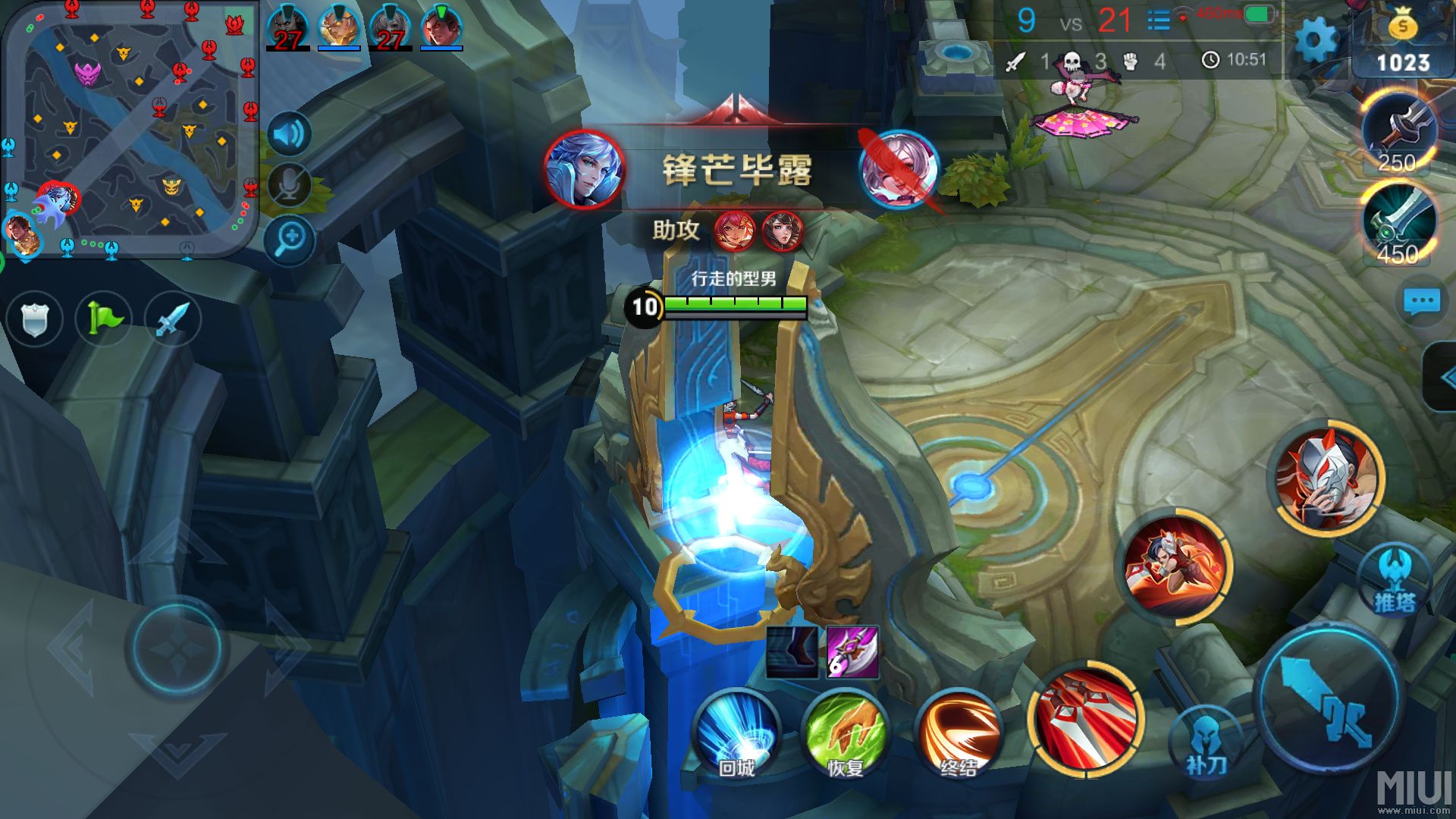Tap the minimap

[x=130, y=129]
